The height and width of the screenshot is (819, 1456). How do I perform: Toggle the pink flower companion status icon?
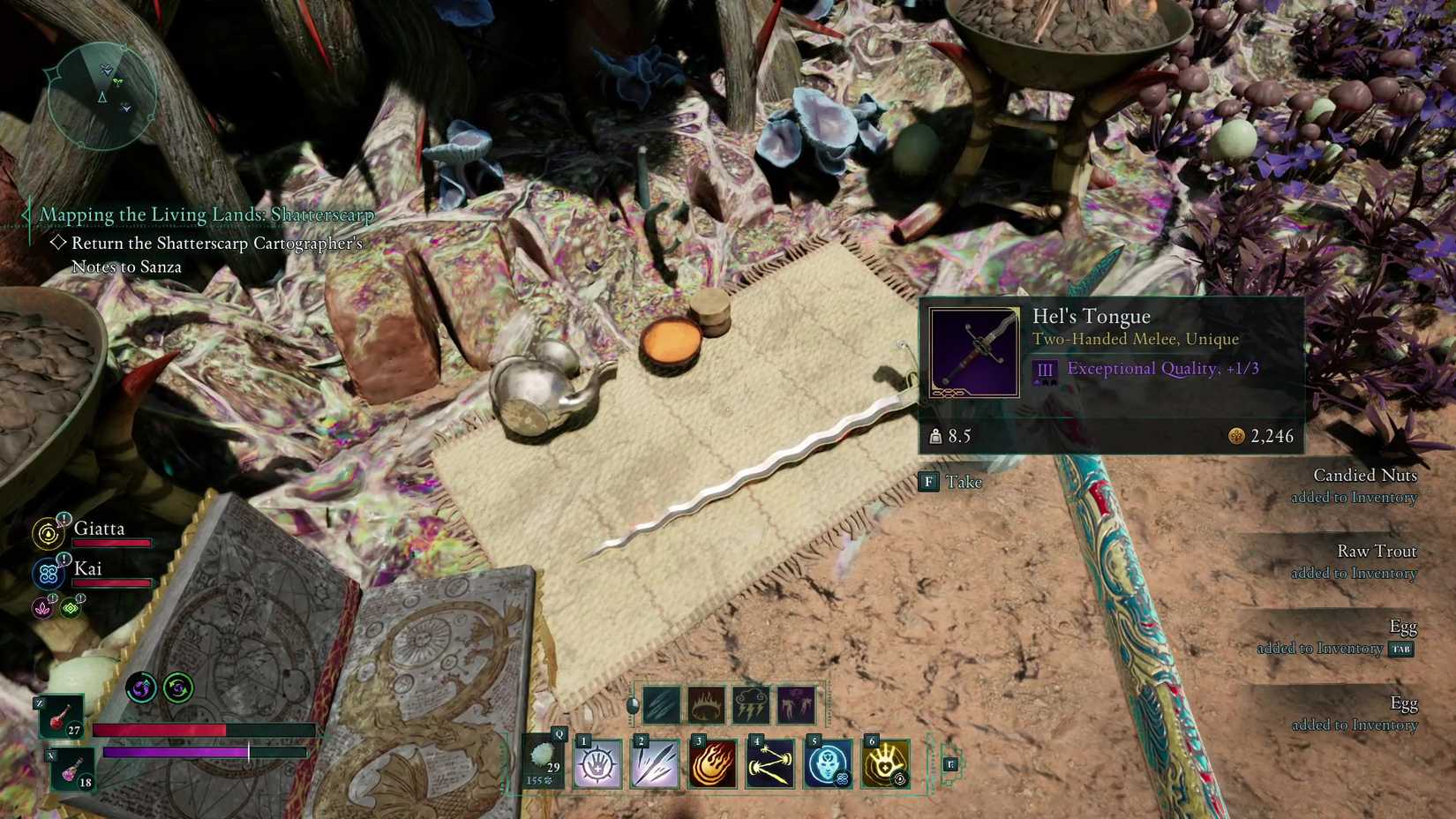pyautogui.click(x=41, y=608)
